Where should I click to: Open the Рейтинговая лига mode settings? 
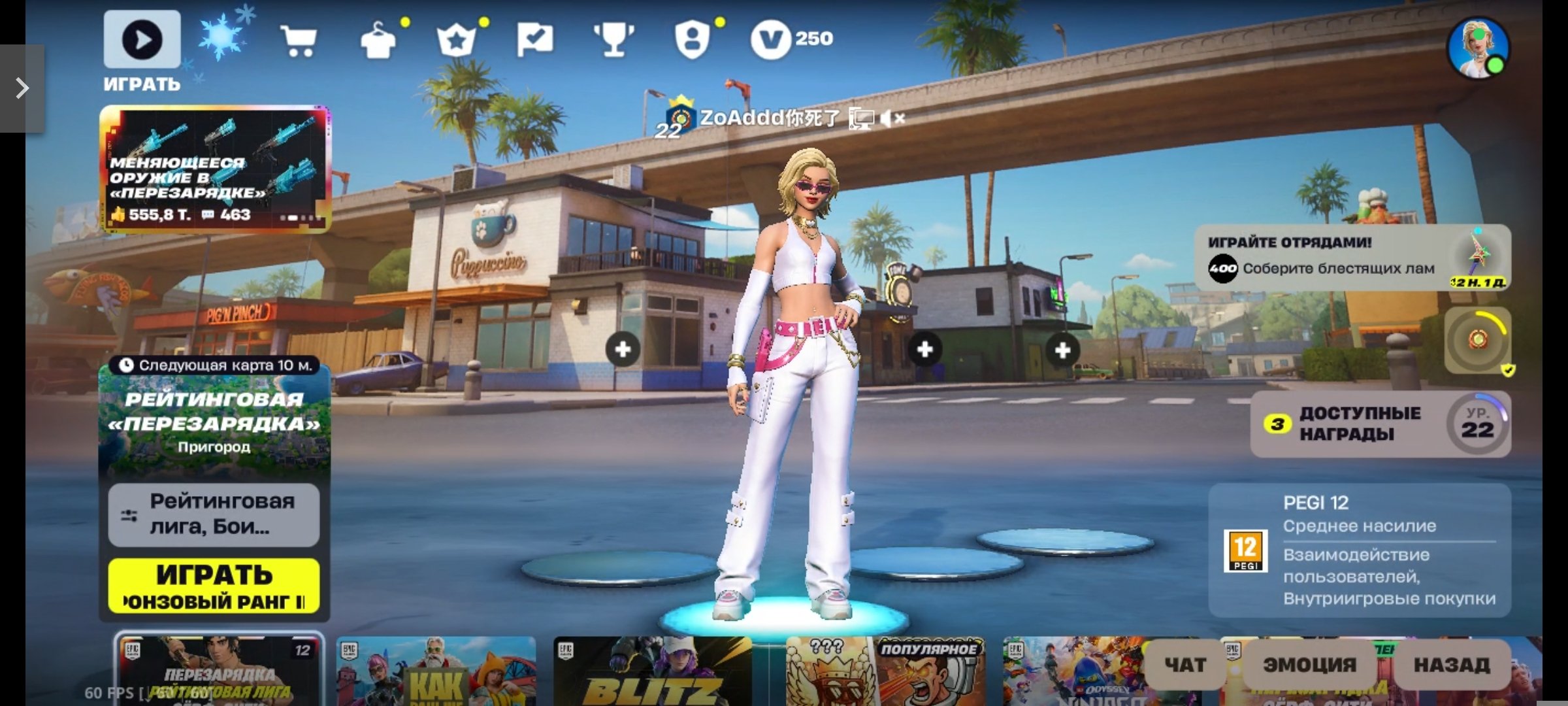[214, 514]
